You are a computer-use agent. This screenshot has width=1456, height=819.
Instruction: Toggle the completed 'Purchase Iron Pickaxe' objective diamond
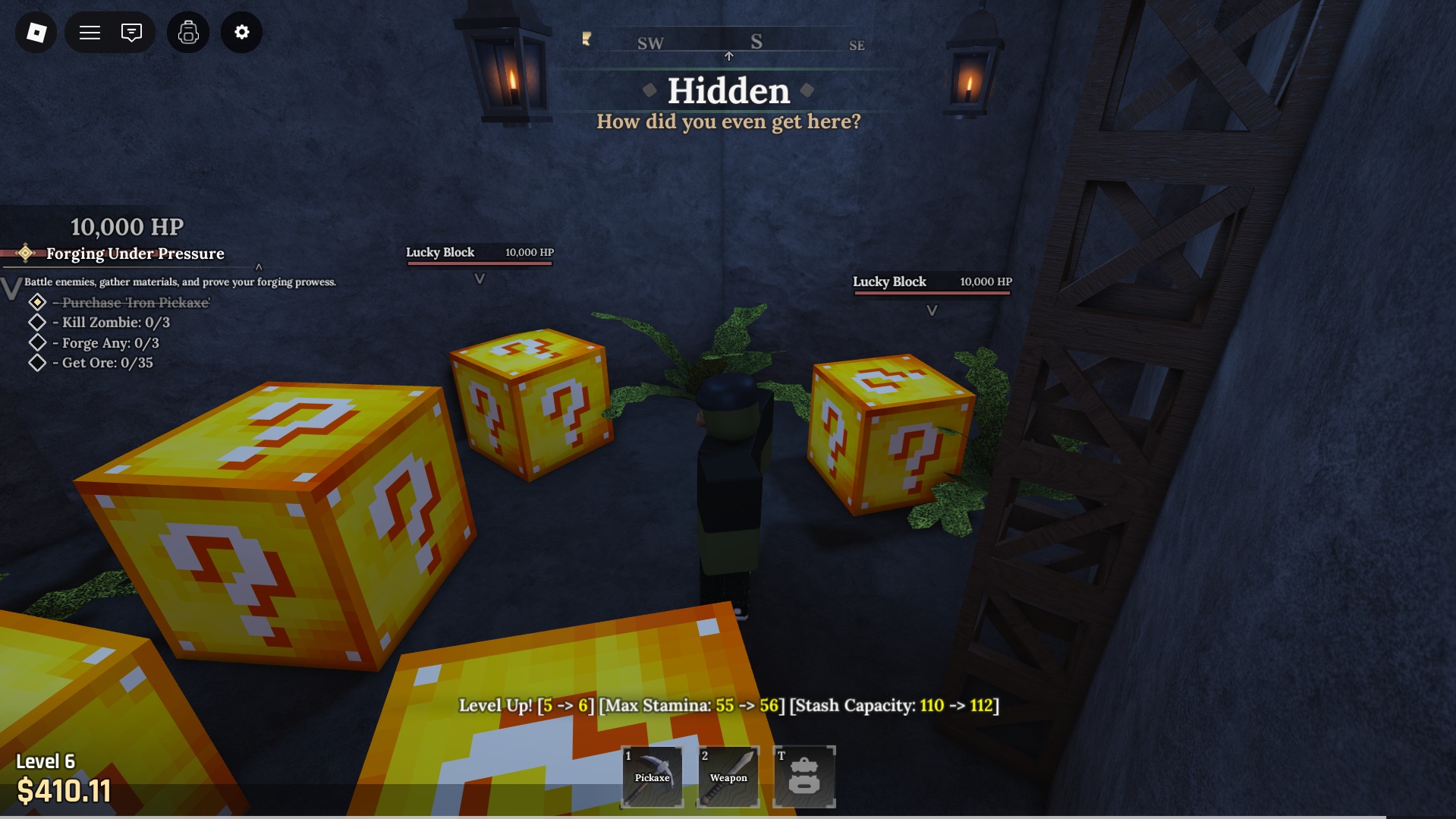tap(36, 302)
